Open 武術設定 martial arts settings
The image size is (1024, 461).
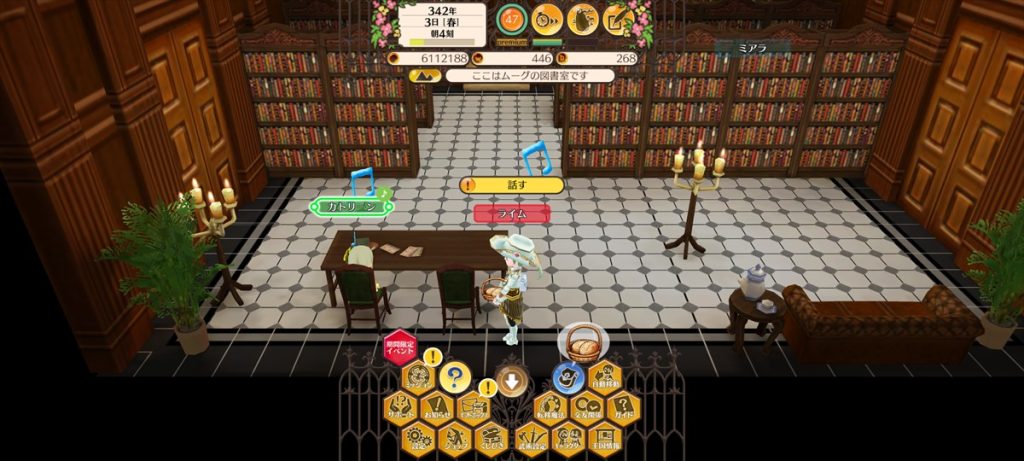pos(530,437)
